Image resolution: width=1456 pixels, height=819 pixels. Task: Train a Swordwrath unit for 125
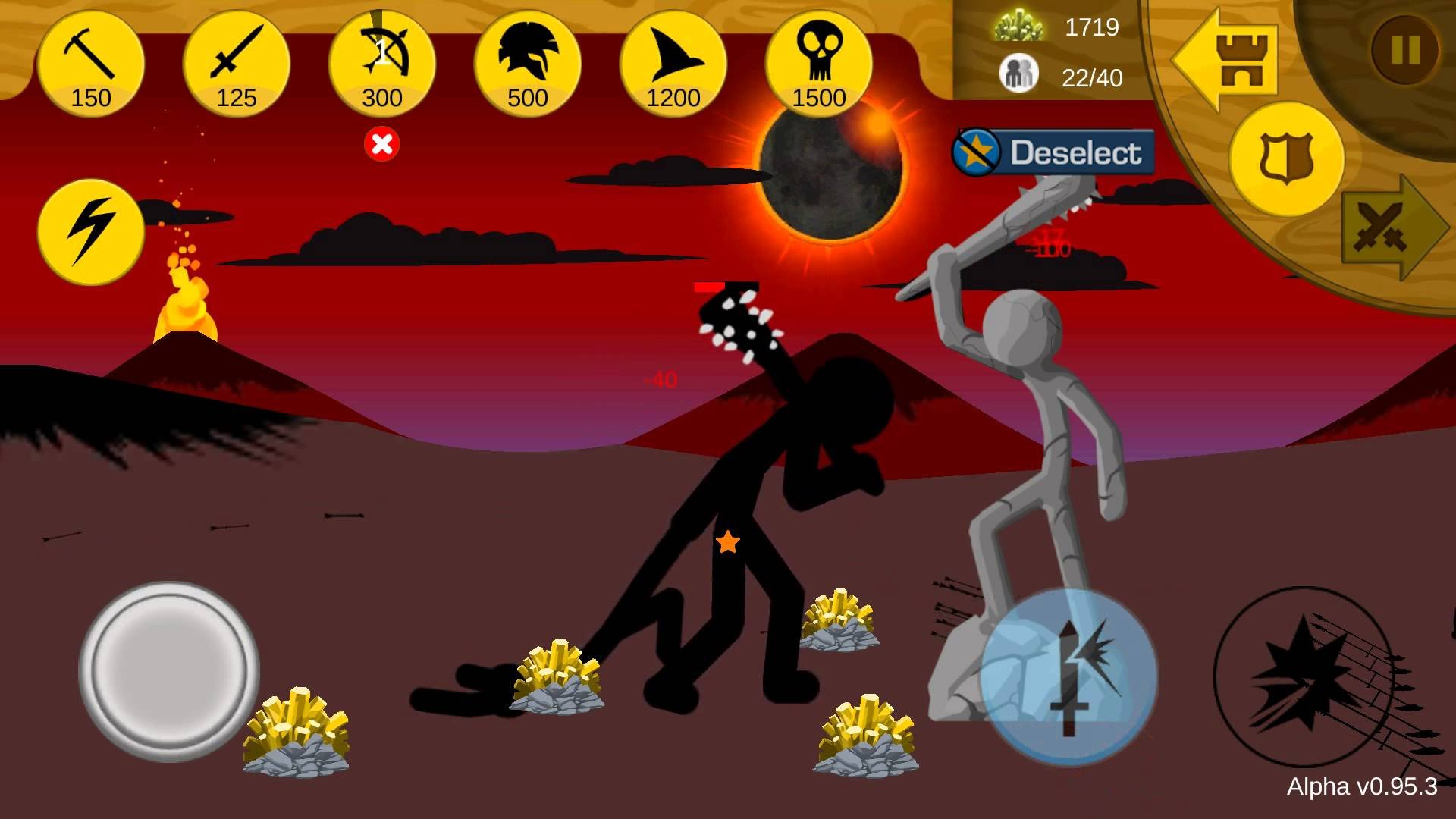(237, 64)
